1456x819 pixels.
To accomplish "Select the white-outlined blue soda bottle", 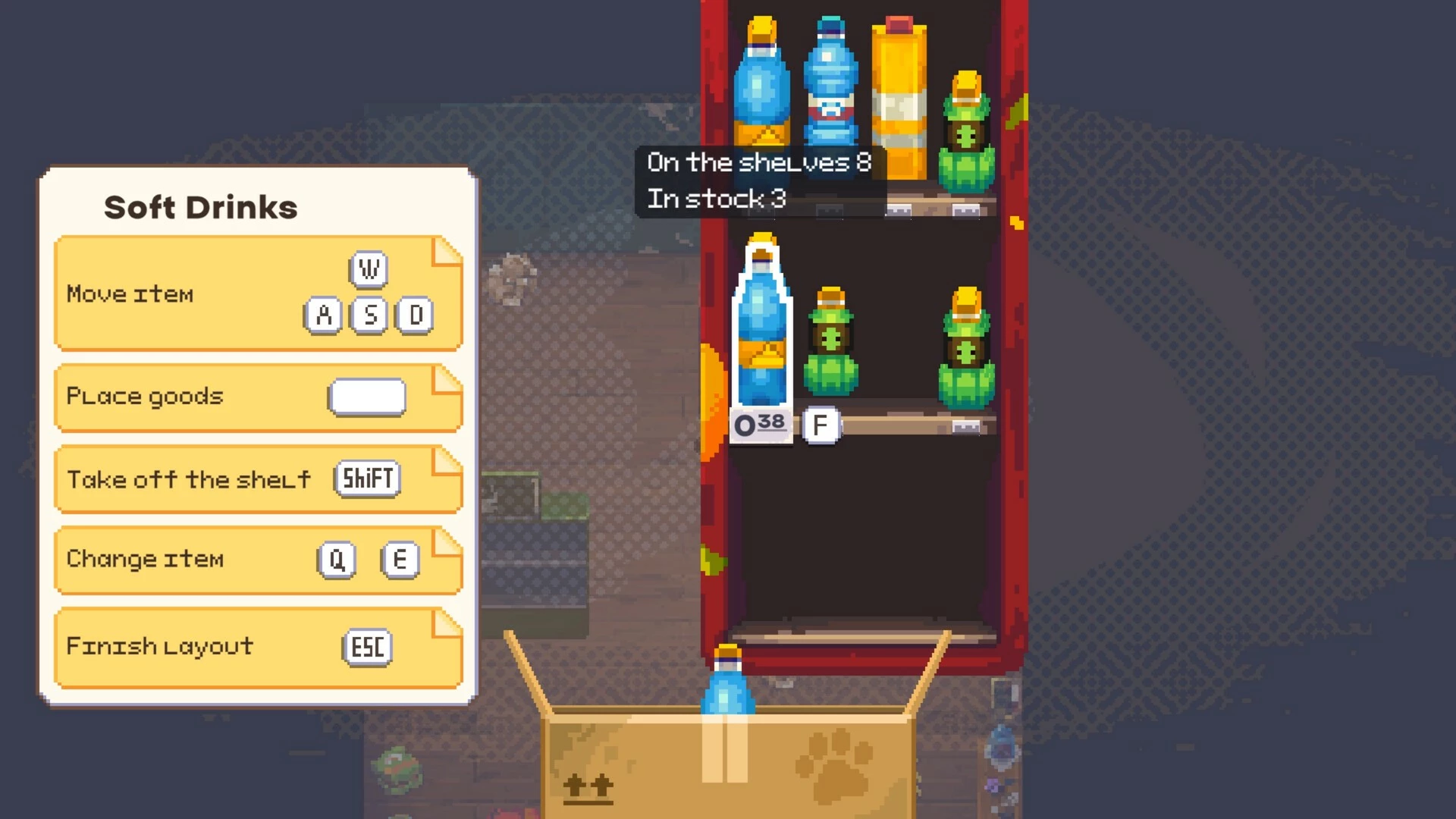I will (x=761, y=326).
